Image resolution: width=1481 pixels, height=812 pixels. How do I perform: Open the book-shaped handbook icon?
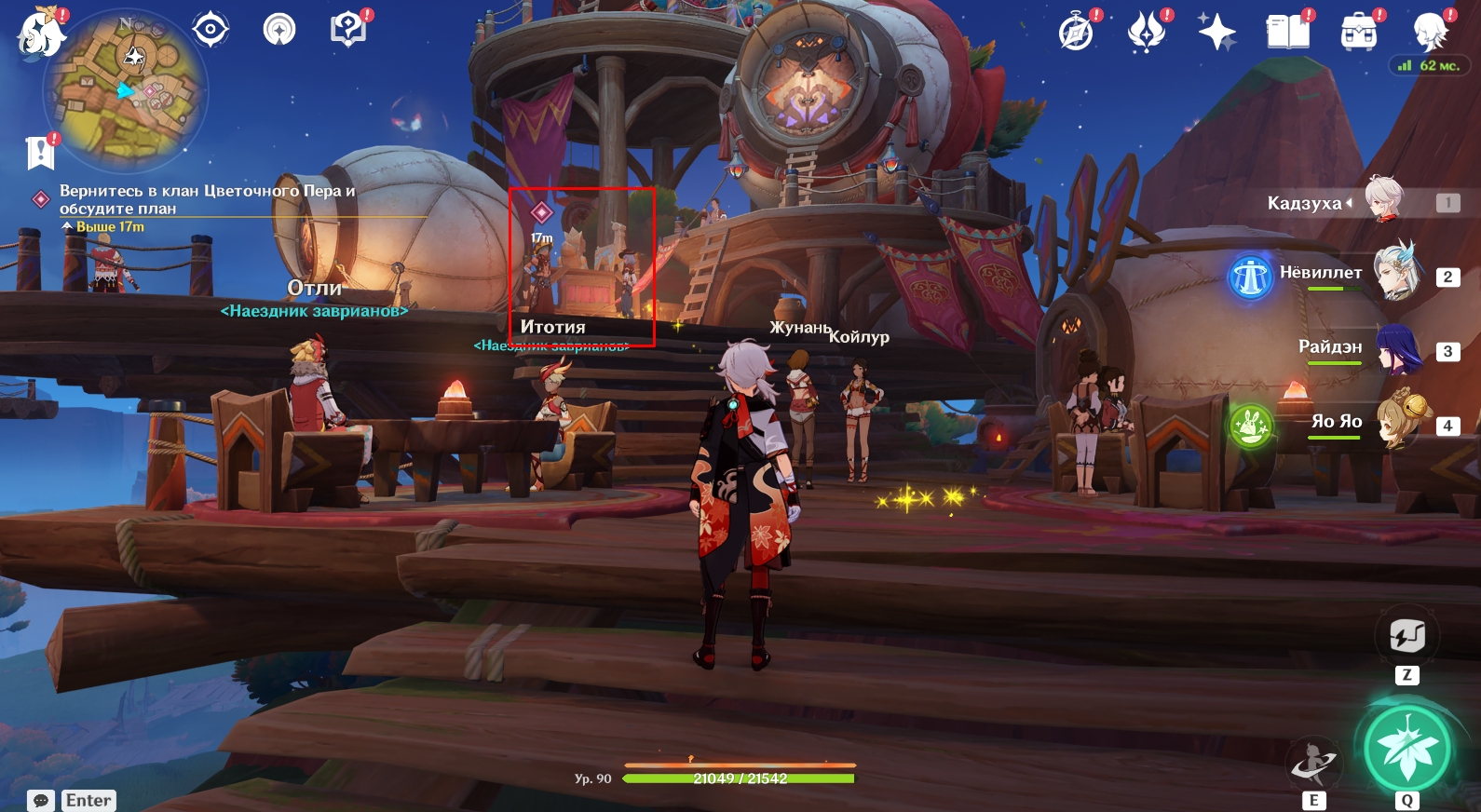pos(1287,33)
